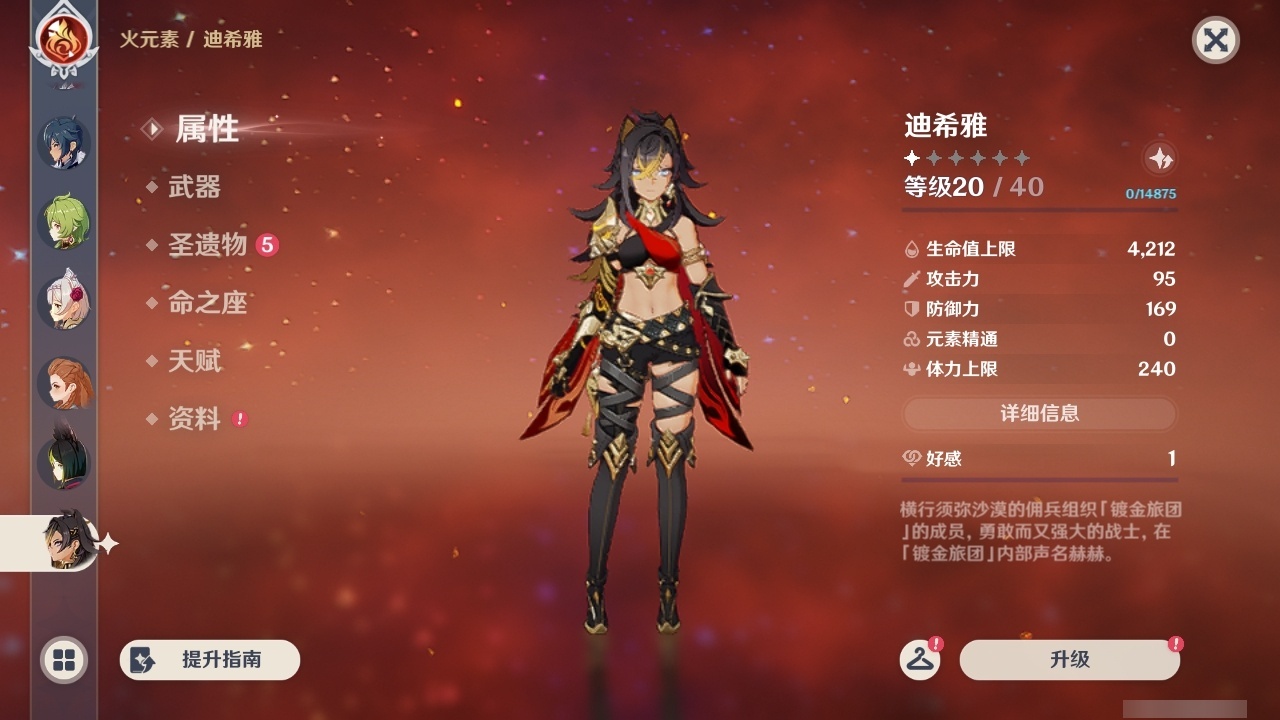
Task: Select the green-haired character avatar in sidebar
Action: pyautogui.click(x=62, y=222)
